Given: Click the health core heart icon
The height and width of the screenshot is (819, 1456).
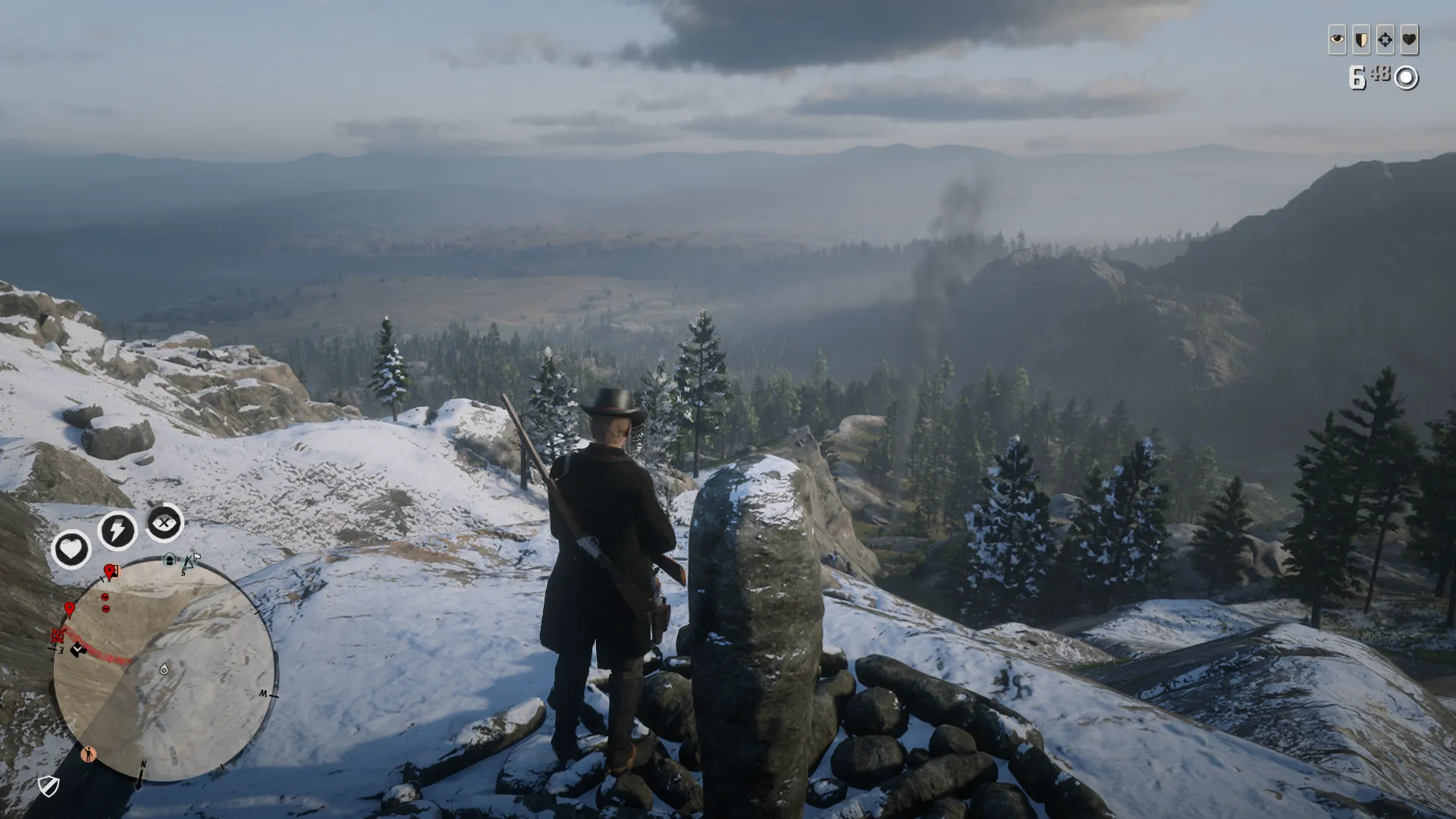Looking at the screenshot, I should [71, 548].
